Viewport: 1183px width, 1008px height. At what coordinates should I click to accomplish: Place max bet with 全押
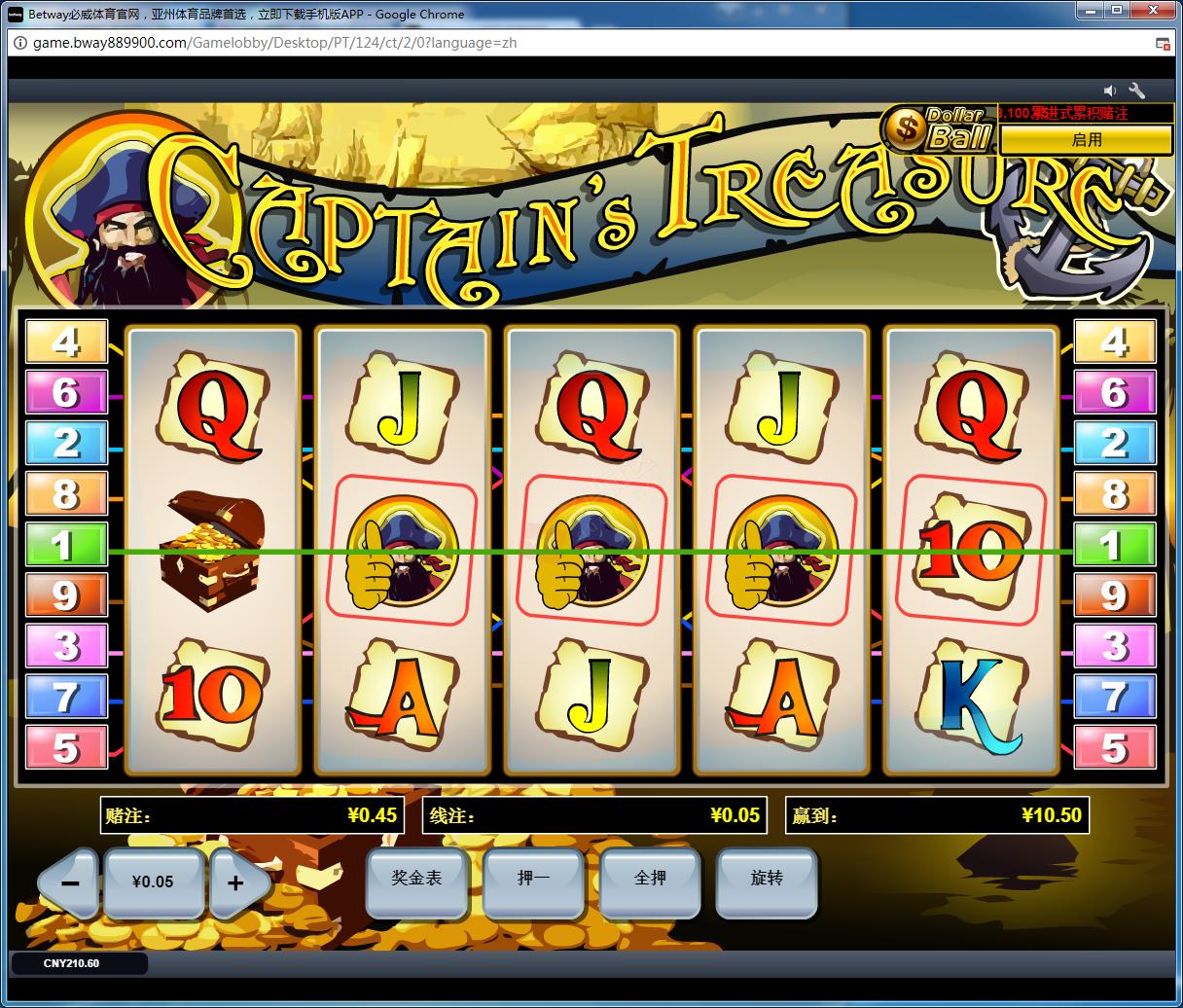point(650,881)
